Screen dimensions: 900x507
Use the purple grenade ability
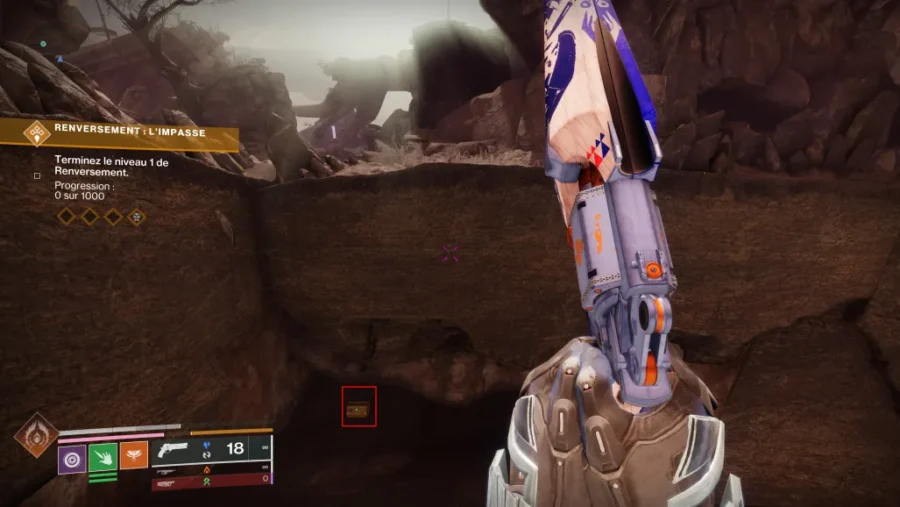[72, 457]
